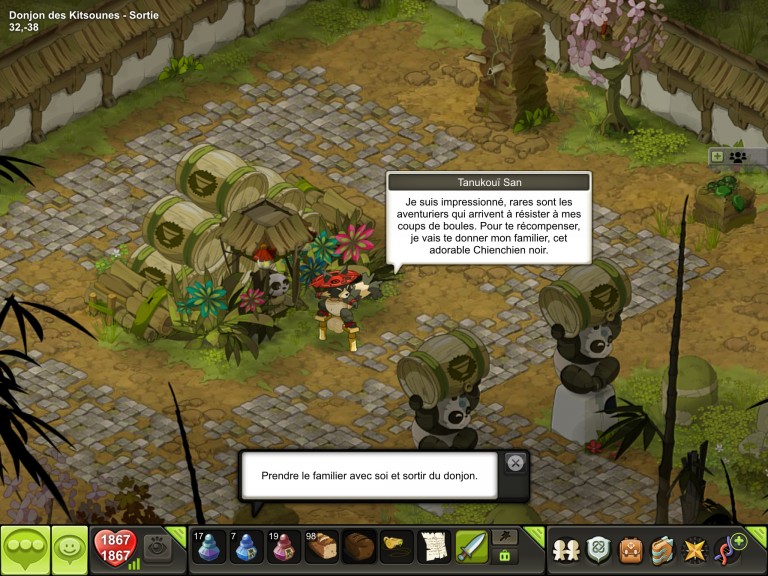Toggle the eye spectator icon

tap(155, 547)
